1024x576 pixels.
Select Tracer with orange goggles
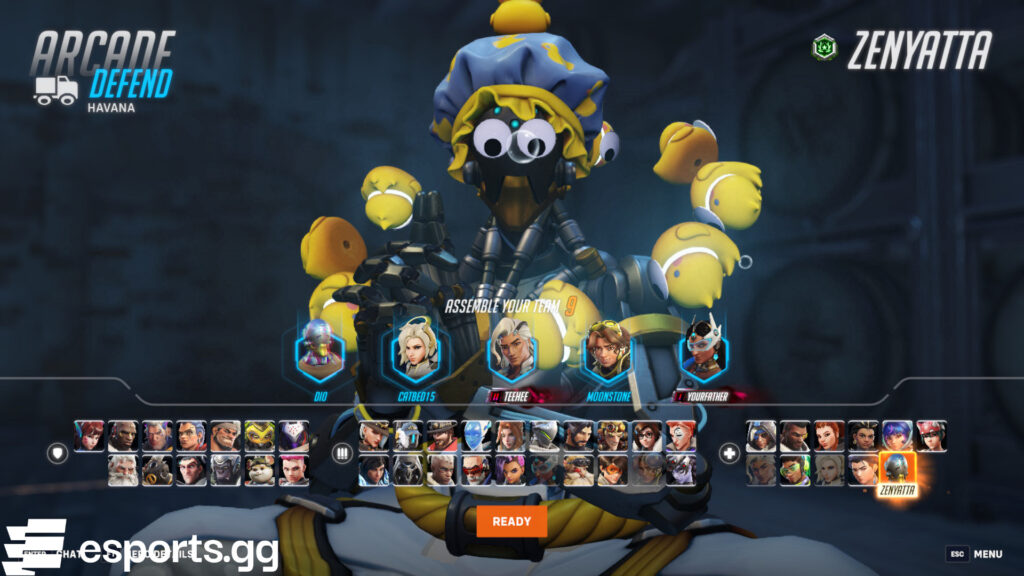click(611, 470)
